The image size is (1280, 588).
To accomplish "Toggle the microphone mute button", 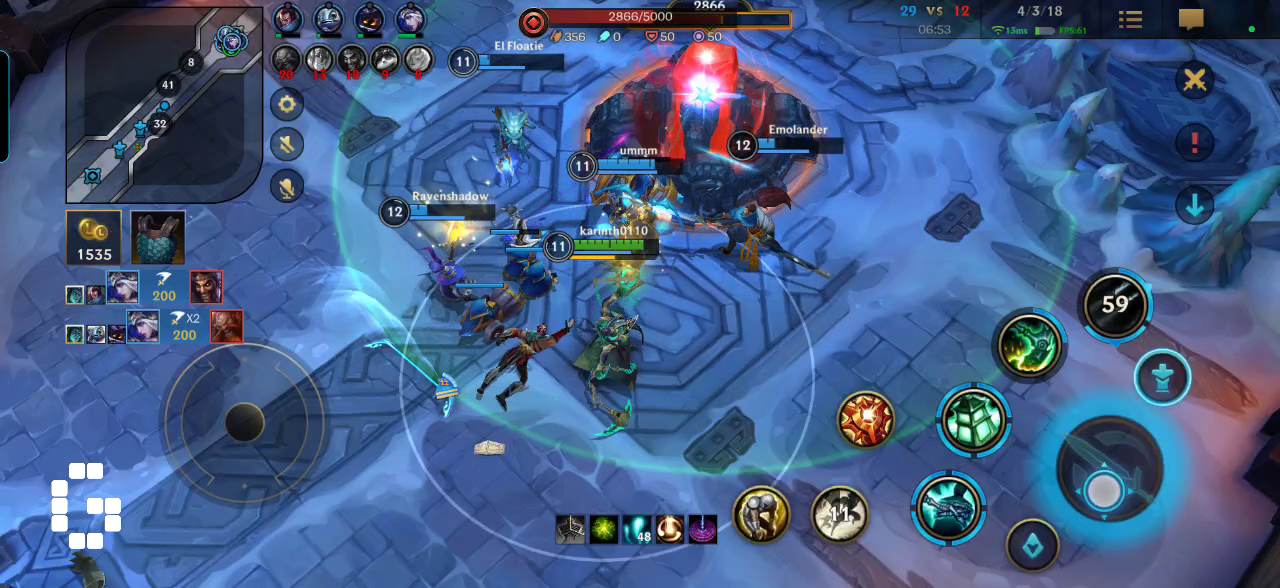I will [287, 186].
